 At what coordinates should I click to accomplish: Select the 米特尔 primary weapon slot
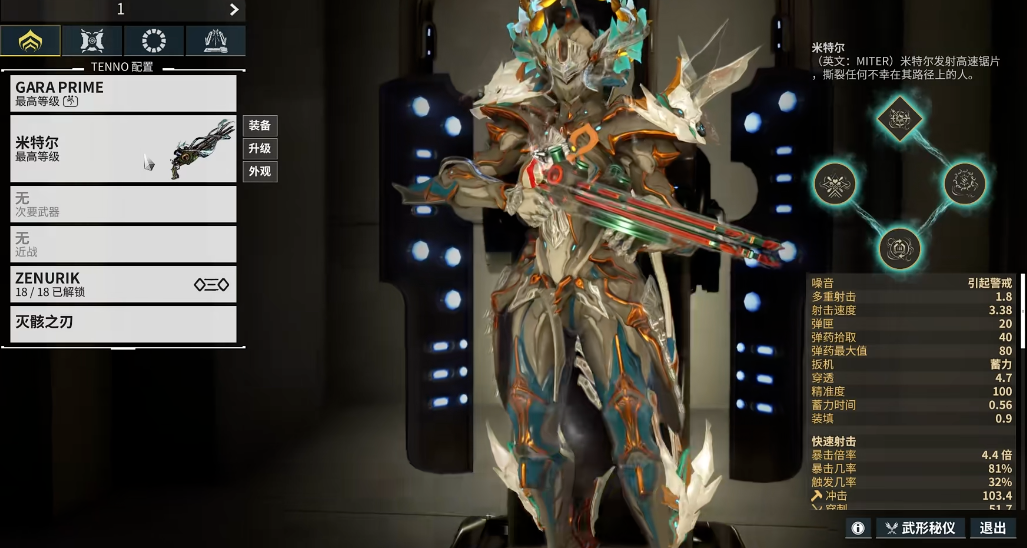click(124, 149)
